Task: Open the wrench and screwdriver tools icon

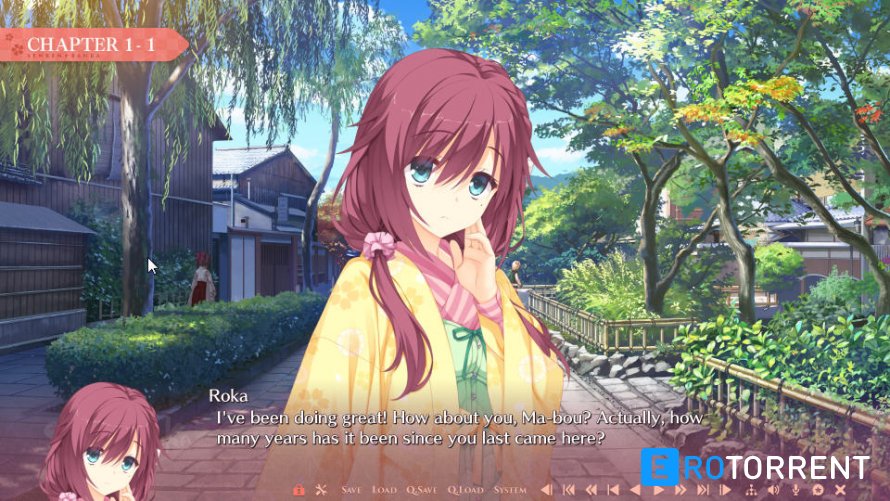Action: pos(321,490)
